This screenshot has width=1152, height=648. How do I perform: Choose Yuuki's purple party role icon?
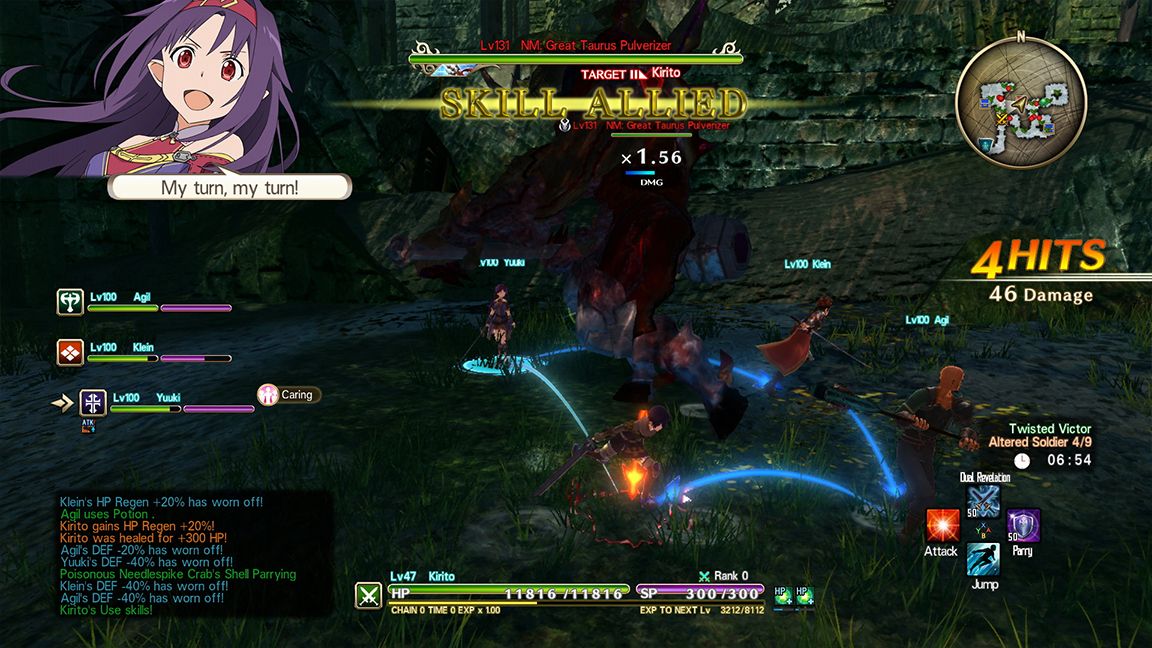pyautogui.click(x=93, y=402)
